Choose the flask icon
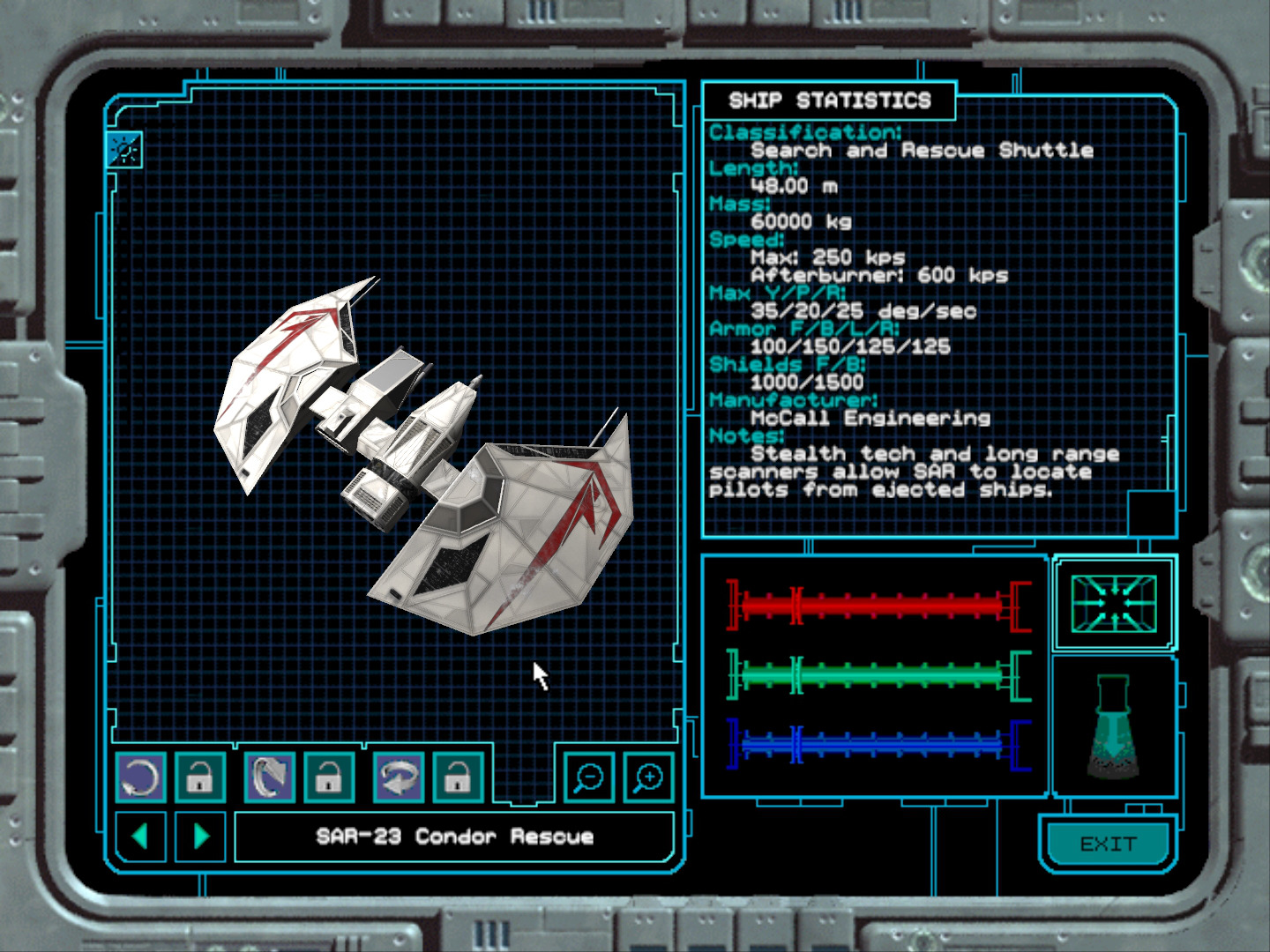The width and height of the screenshot is (1270, 952). click(1112, 726)
